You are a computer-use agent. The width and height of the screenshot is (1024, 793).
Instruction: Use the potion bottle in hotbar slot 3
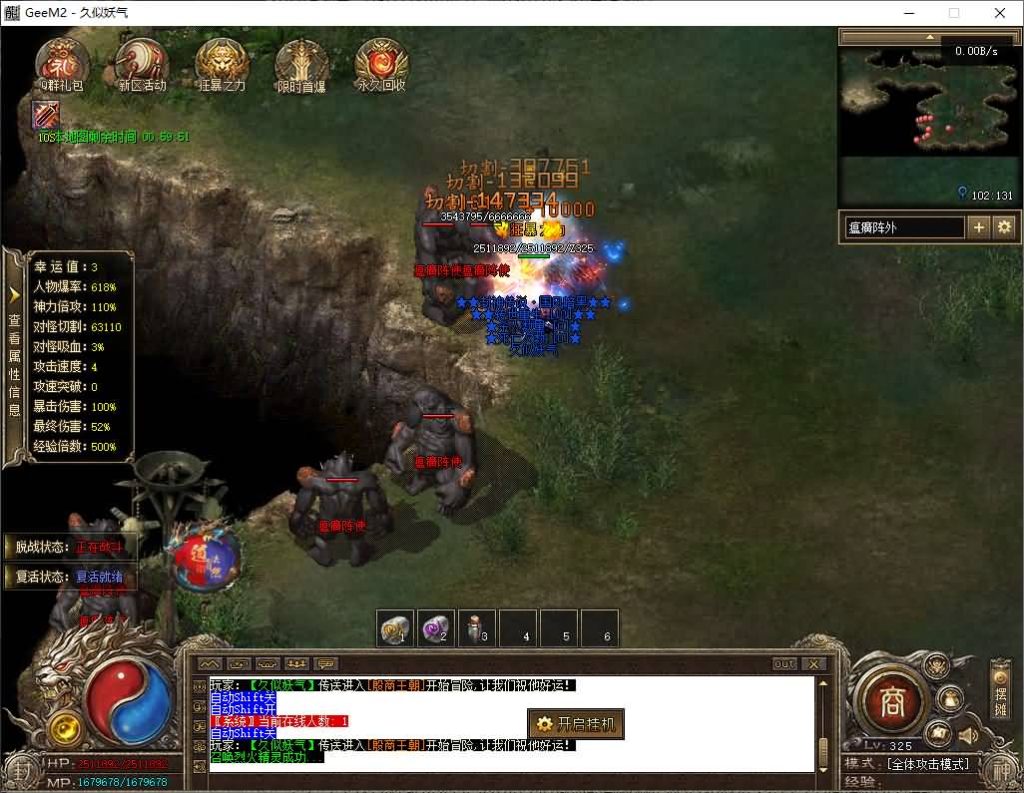click(x=477, y=629)
